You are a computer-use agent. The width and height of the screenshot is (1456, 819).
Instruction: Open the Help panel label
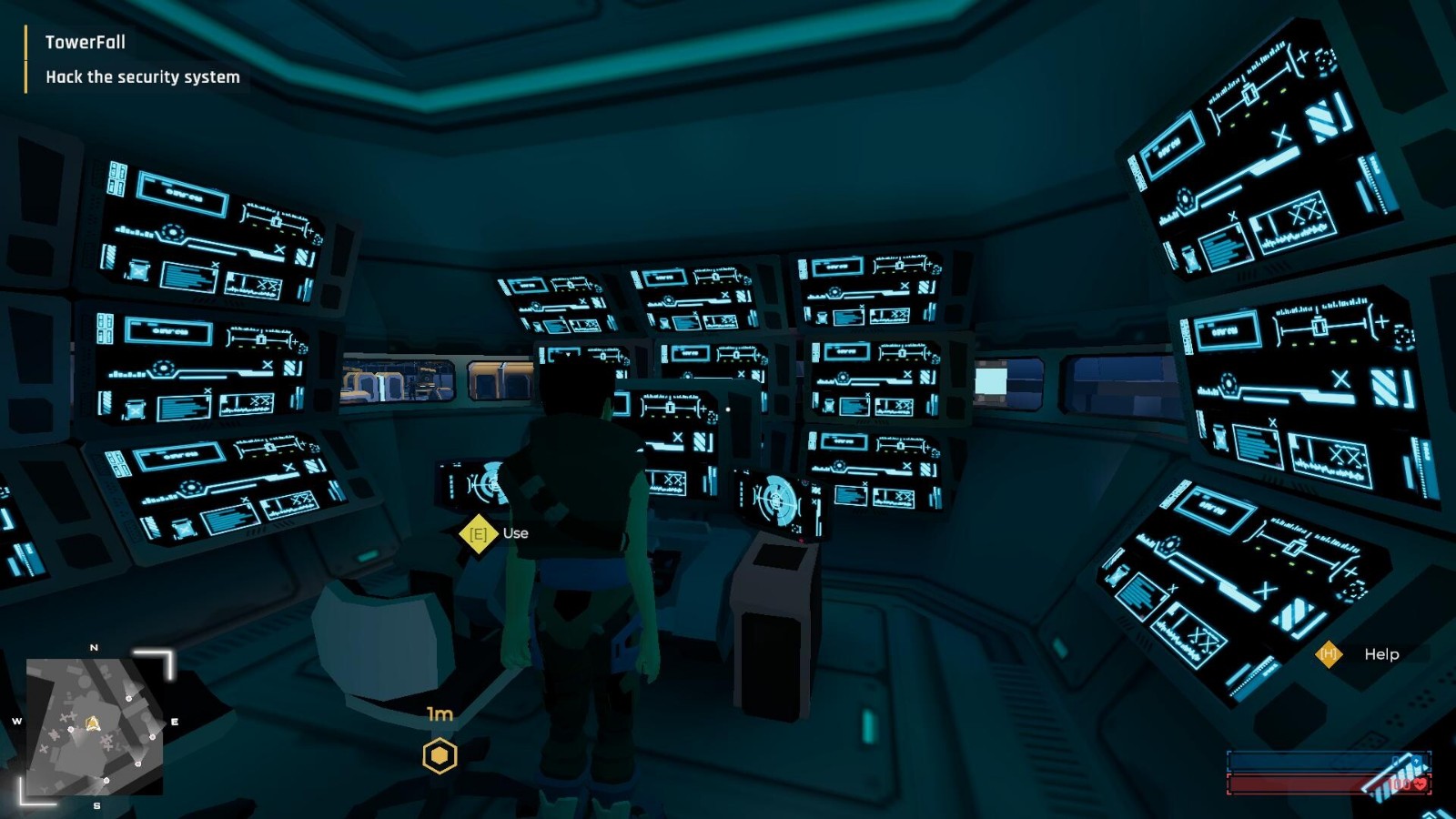(1380, 654)
